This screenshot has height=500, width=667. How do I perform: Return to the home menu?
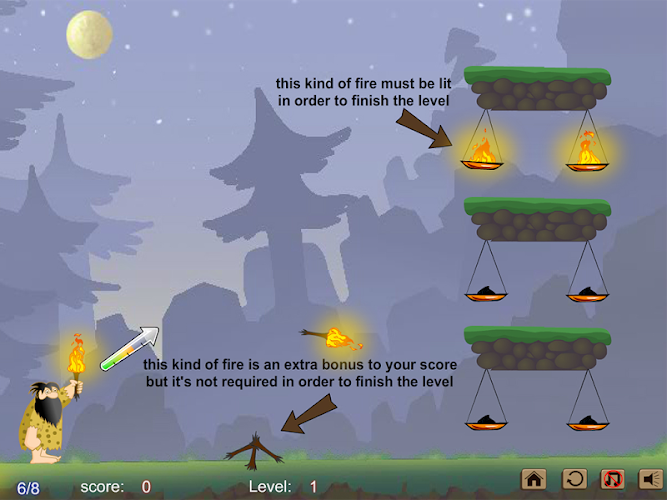(534, 479)
